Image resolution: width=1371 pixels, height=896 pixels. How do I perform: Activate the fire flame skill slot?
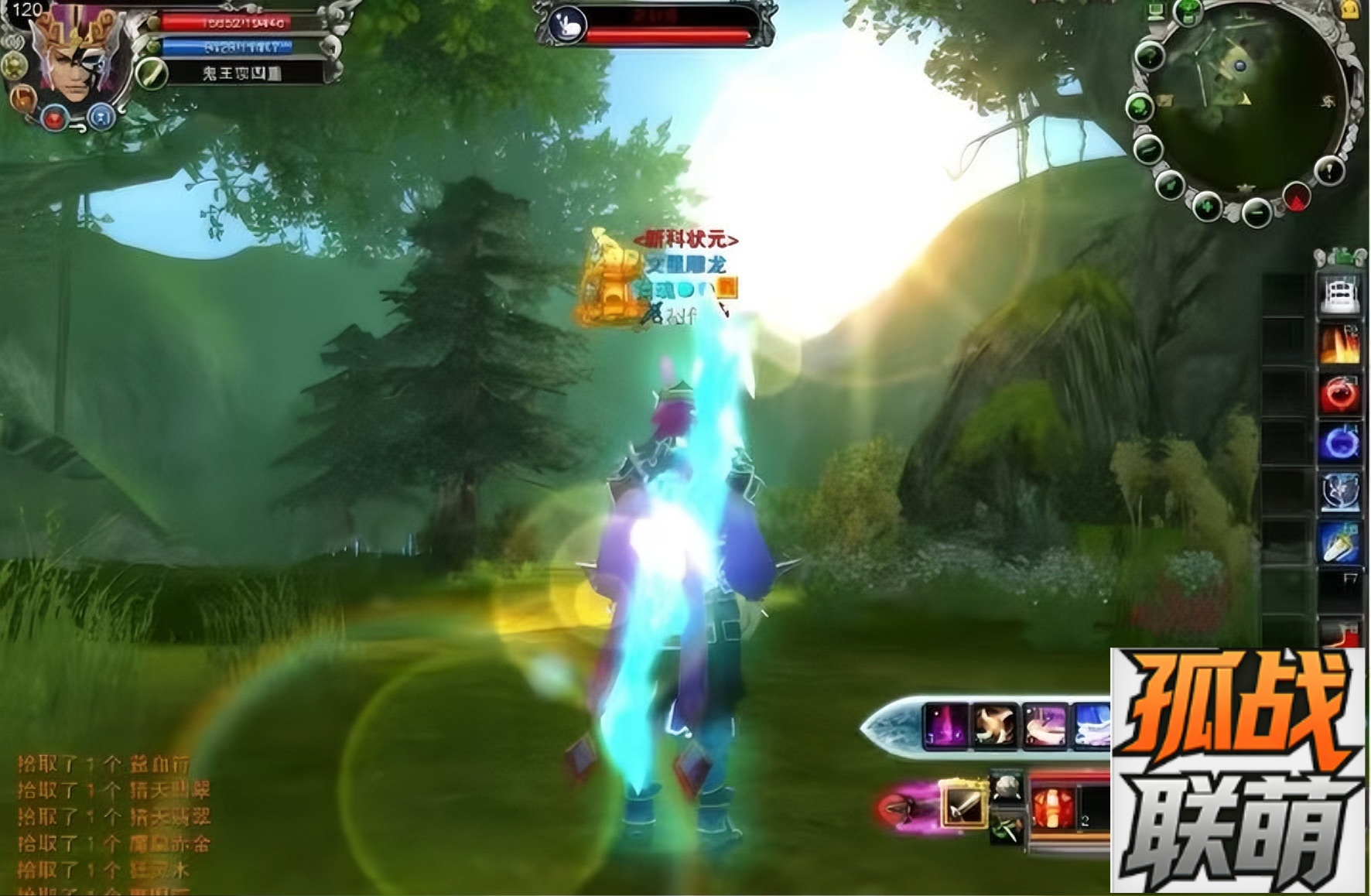click(1340, 343)
